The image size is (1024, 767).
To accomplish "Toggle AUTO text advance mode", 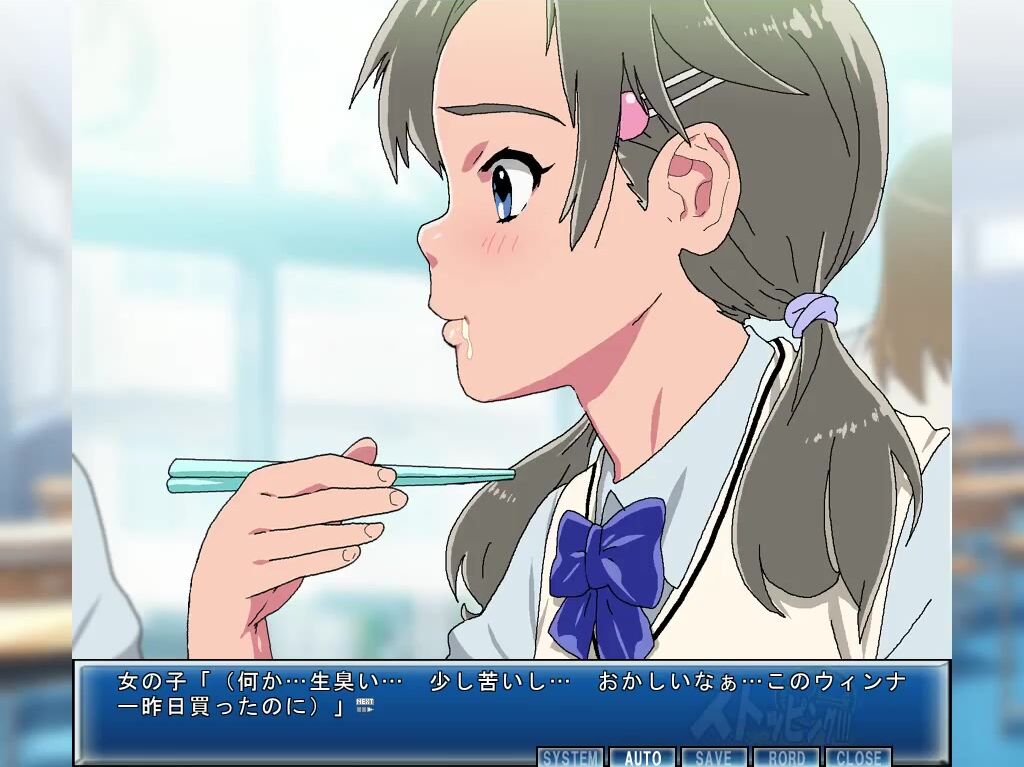I will click(643, 757).
